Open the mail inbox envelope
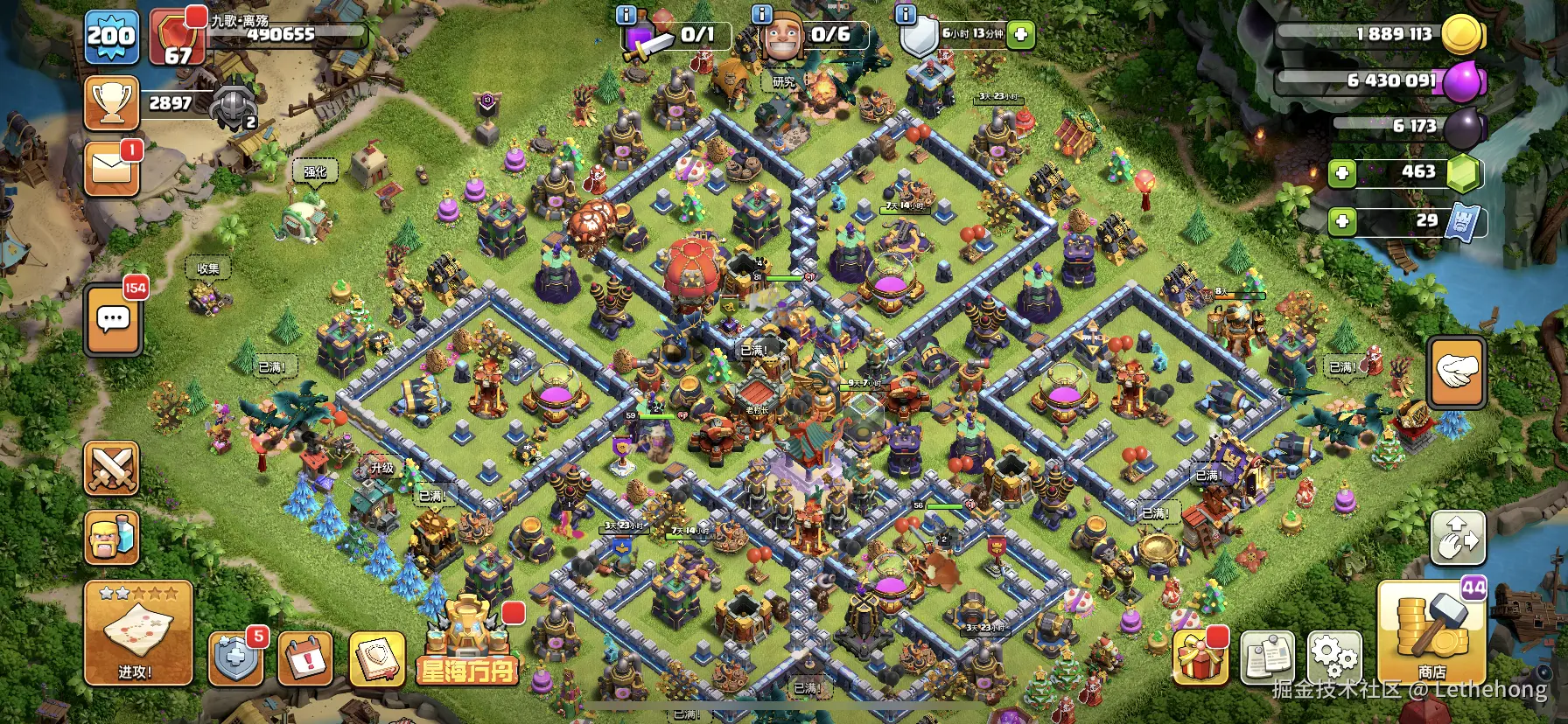Viewport: 1568px width, 724px height. coord(112,169)
